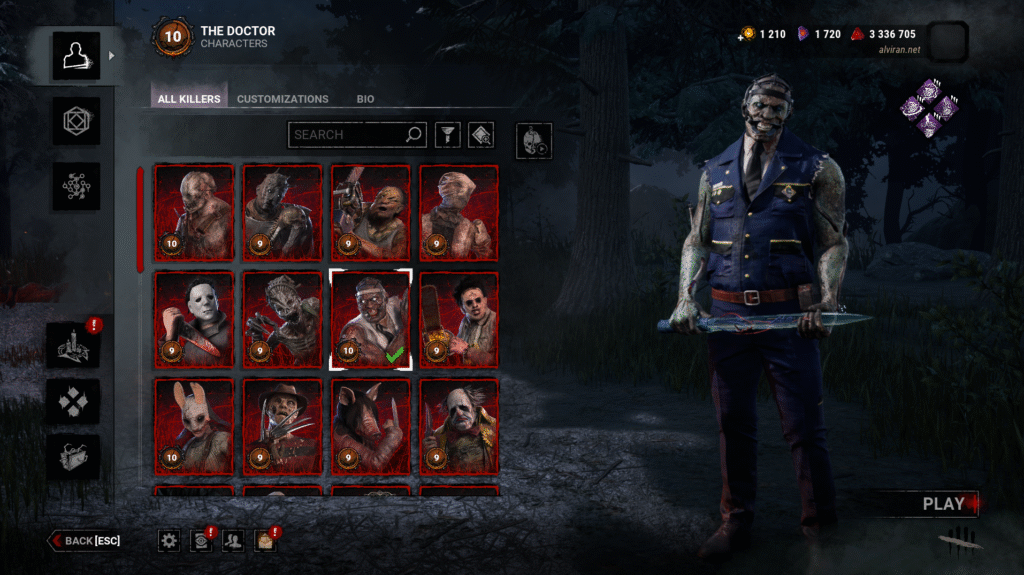
Task: Open the funnel filter options
Action: click(x=445, y=134)
